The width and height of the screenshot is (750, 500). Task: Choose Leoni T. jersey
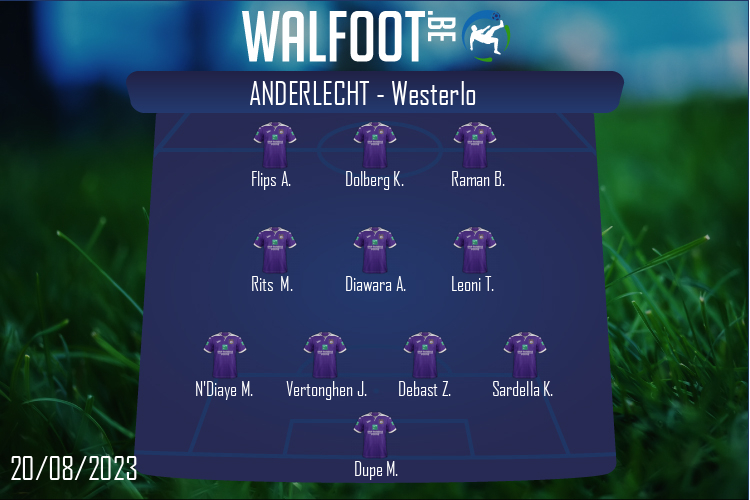[475, 250]
